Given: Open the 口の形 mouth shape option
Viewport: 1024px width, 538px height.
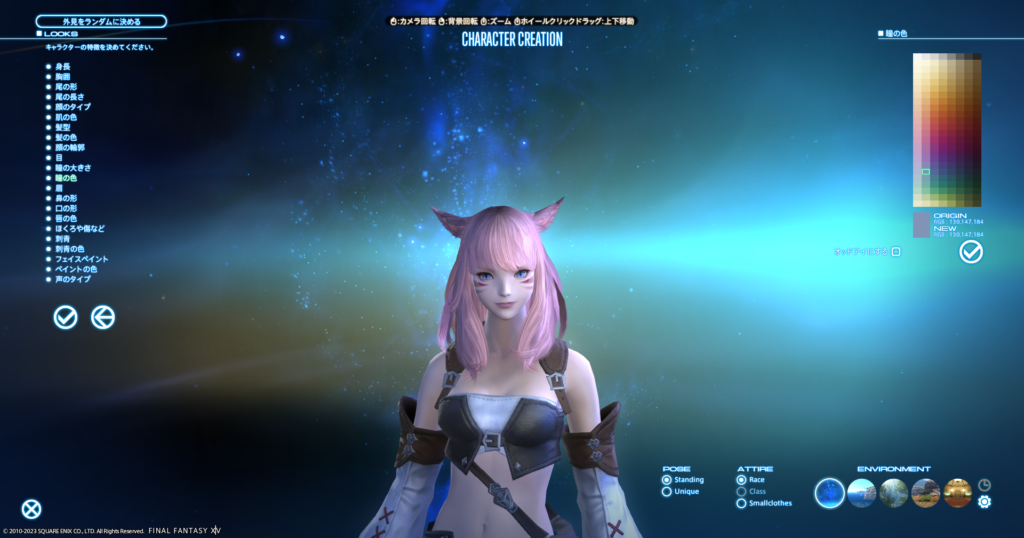Looking at the screenshot, I should click(x=65, y=208).
